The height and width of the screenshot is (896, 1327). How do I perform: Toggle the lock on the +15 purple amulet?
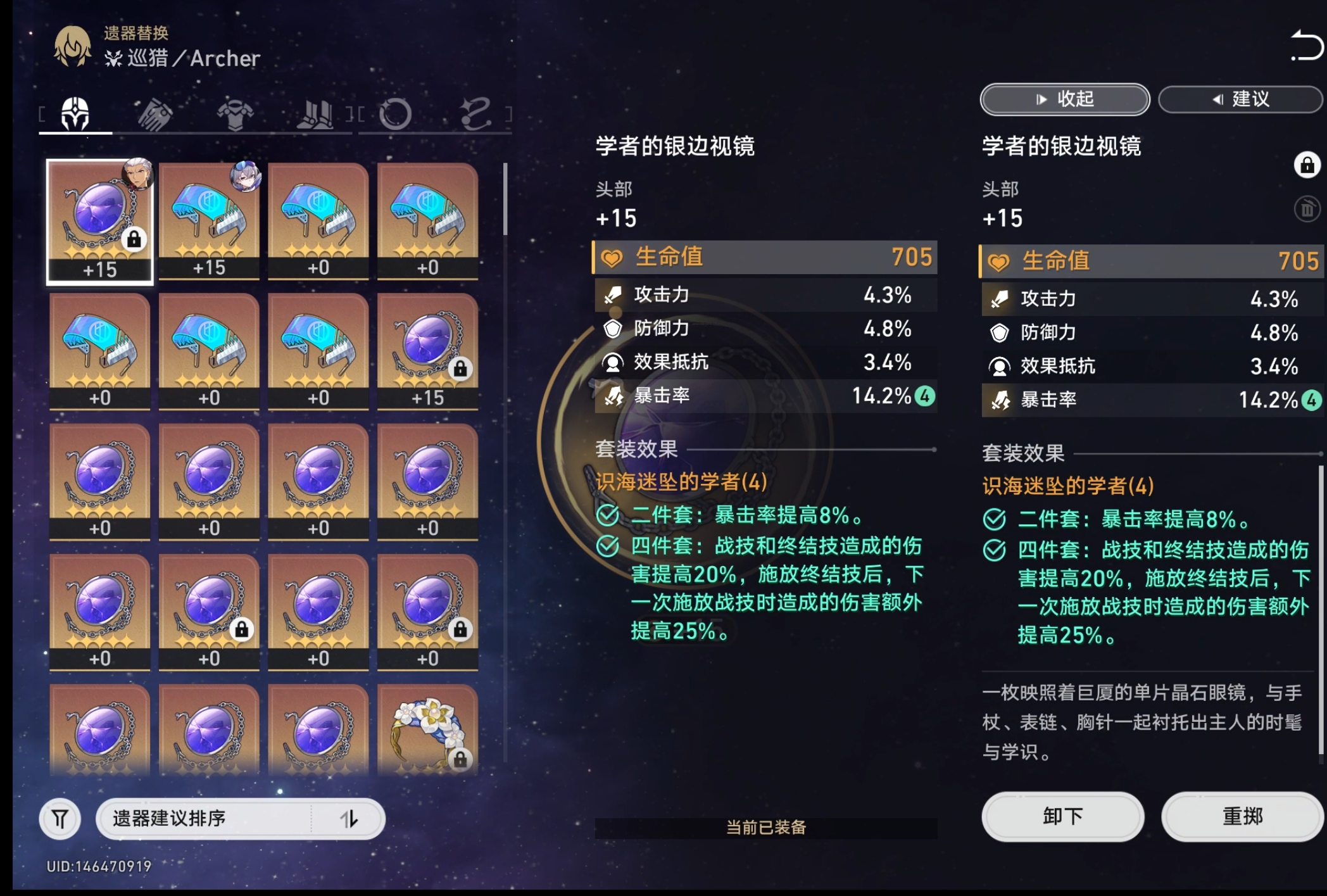click(x=460, y=369)
